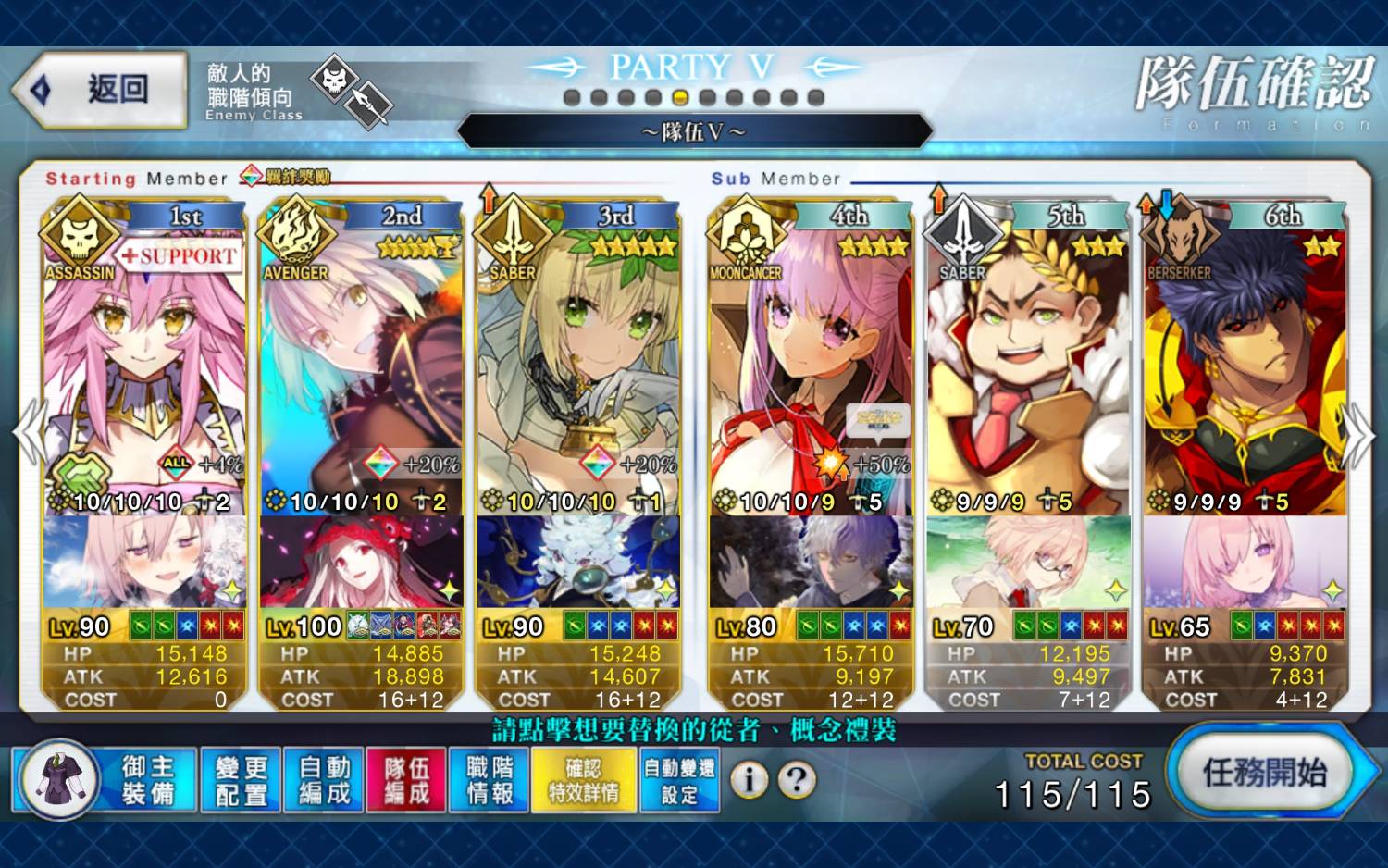This screenshot has height=868, width=1388.
Task: Choose 自動編成 auto formation
Action: point(324,779)
